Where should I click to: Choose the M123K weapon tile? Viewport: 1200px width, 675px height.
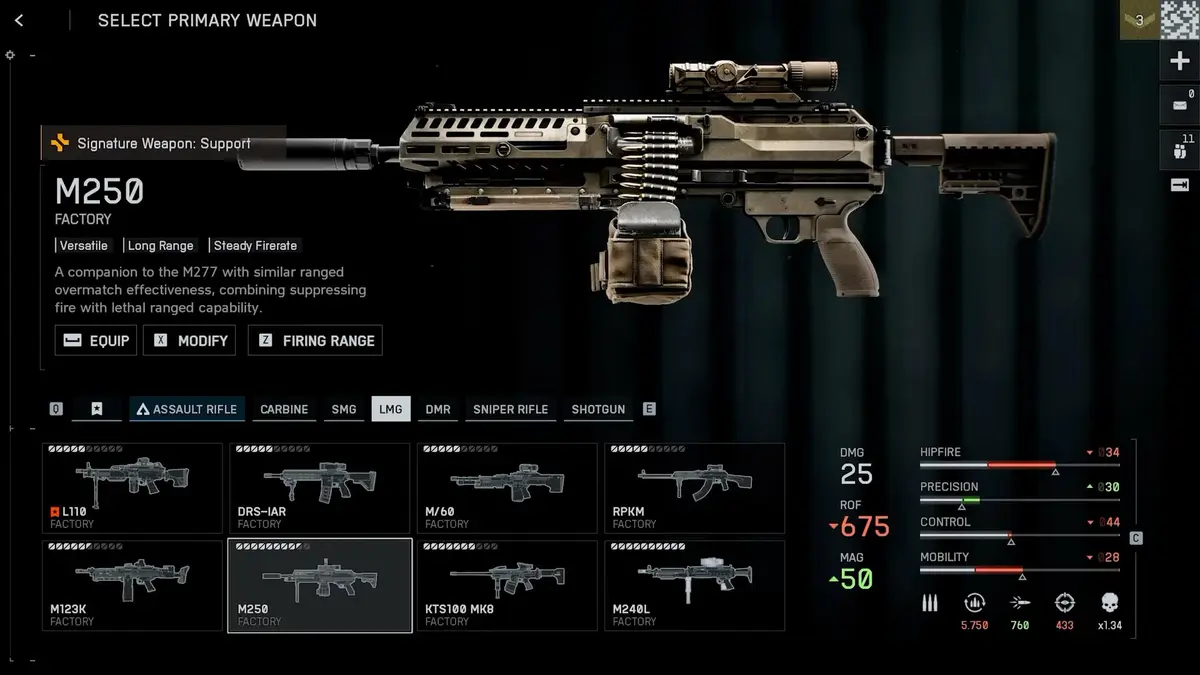(132, 585)
